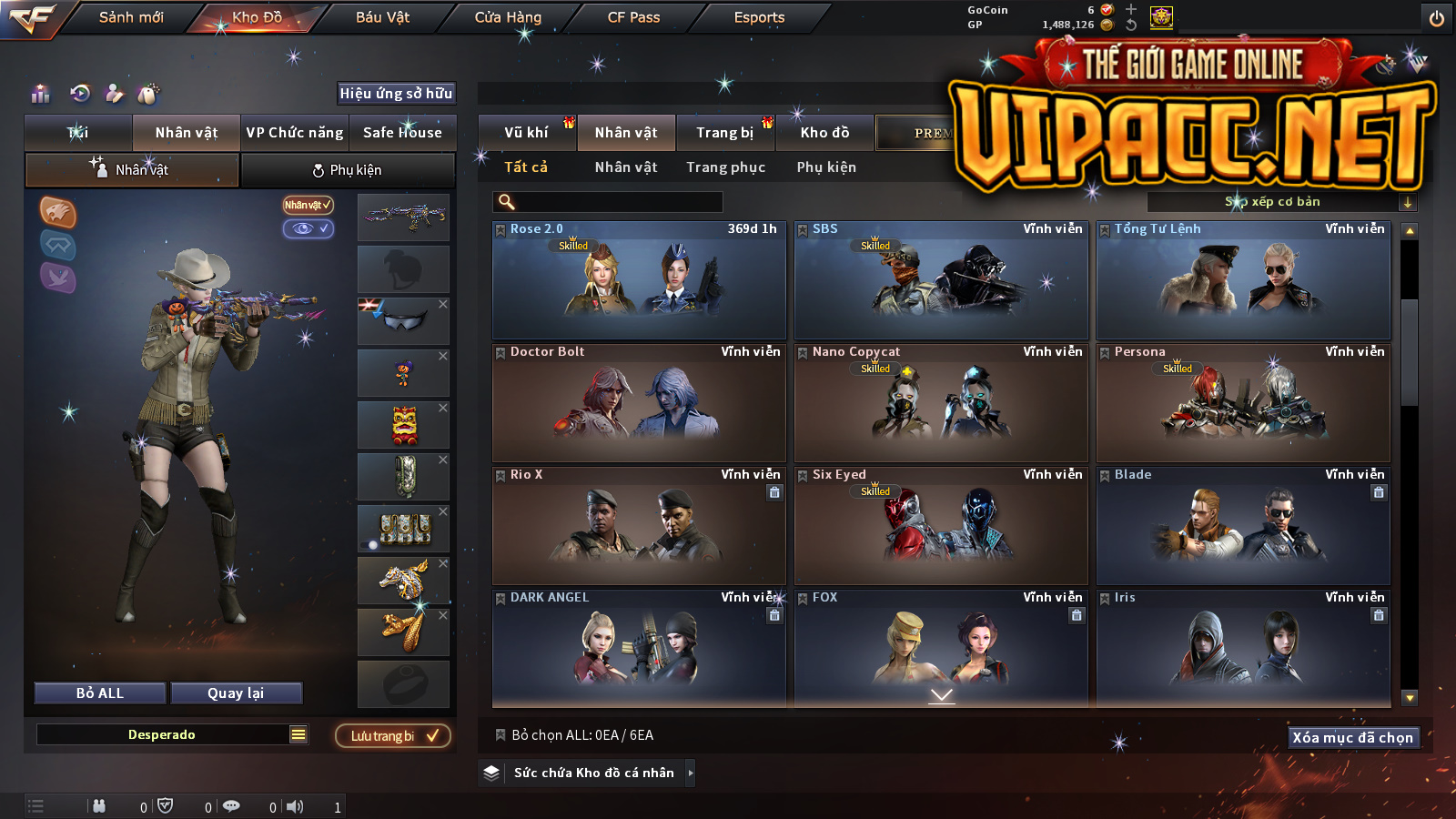Open the Sảnh mới lobby tab
Screen dimensions: 1456x819
(x=131, y=17)
